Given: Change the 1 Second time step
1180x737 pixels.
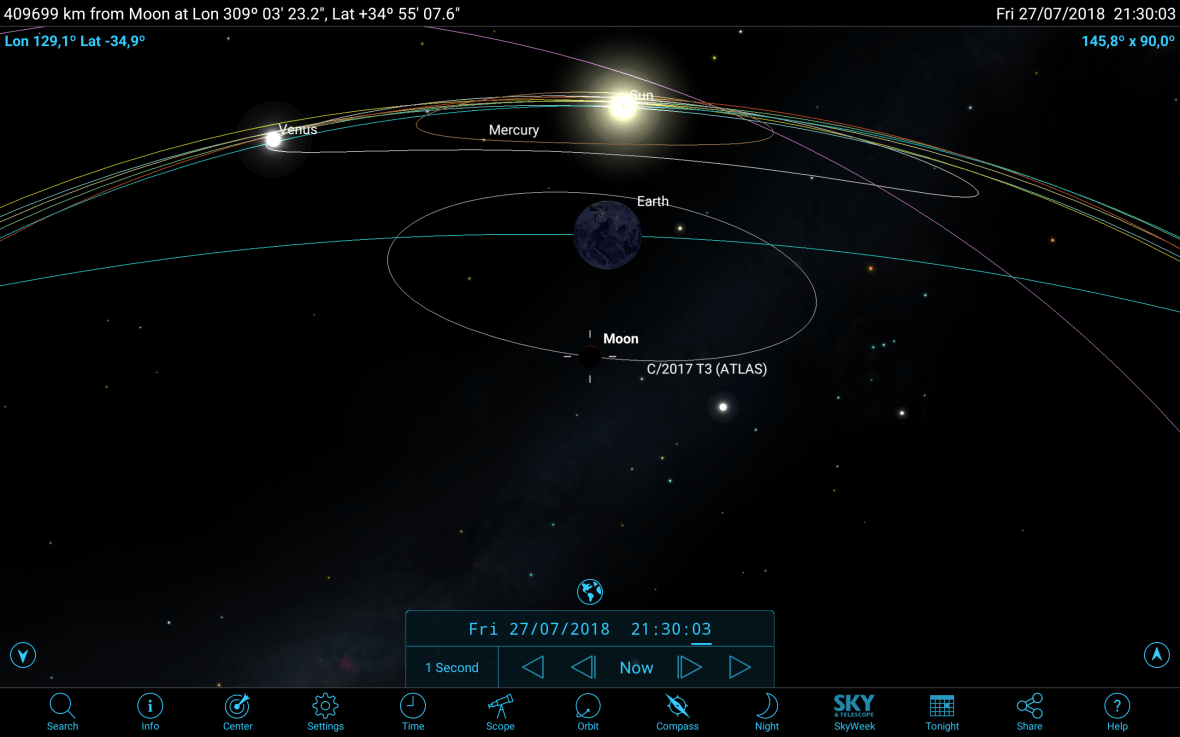Looking at the screenshot, I should point(452,668).
